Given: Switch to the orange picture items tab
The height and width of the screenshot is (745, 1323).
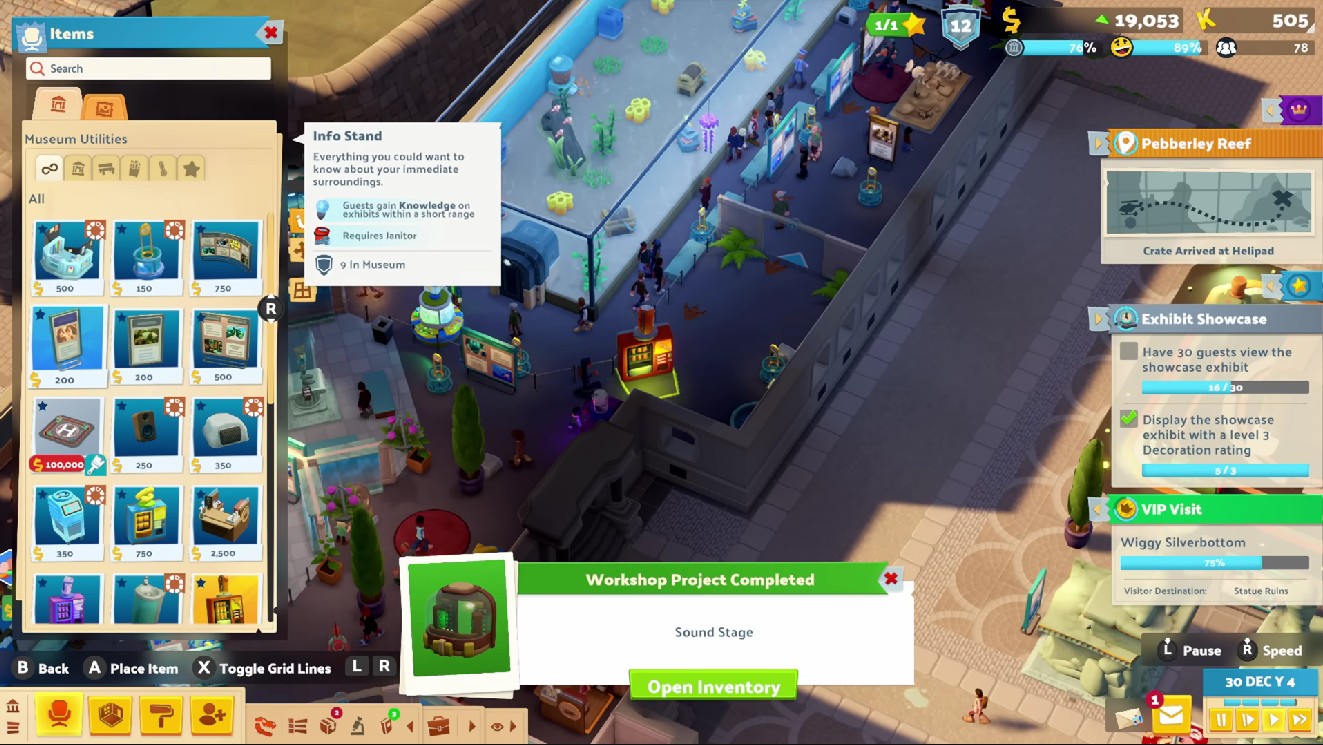Looking at the screenshot, I should click(x=104, y=106).
